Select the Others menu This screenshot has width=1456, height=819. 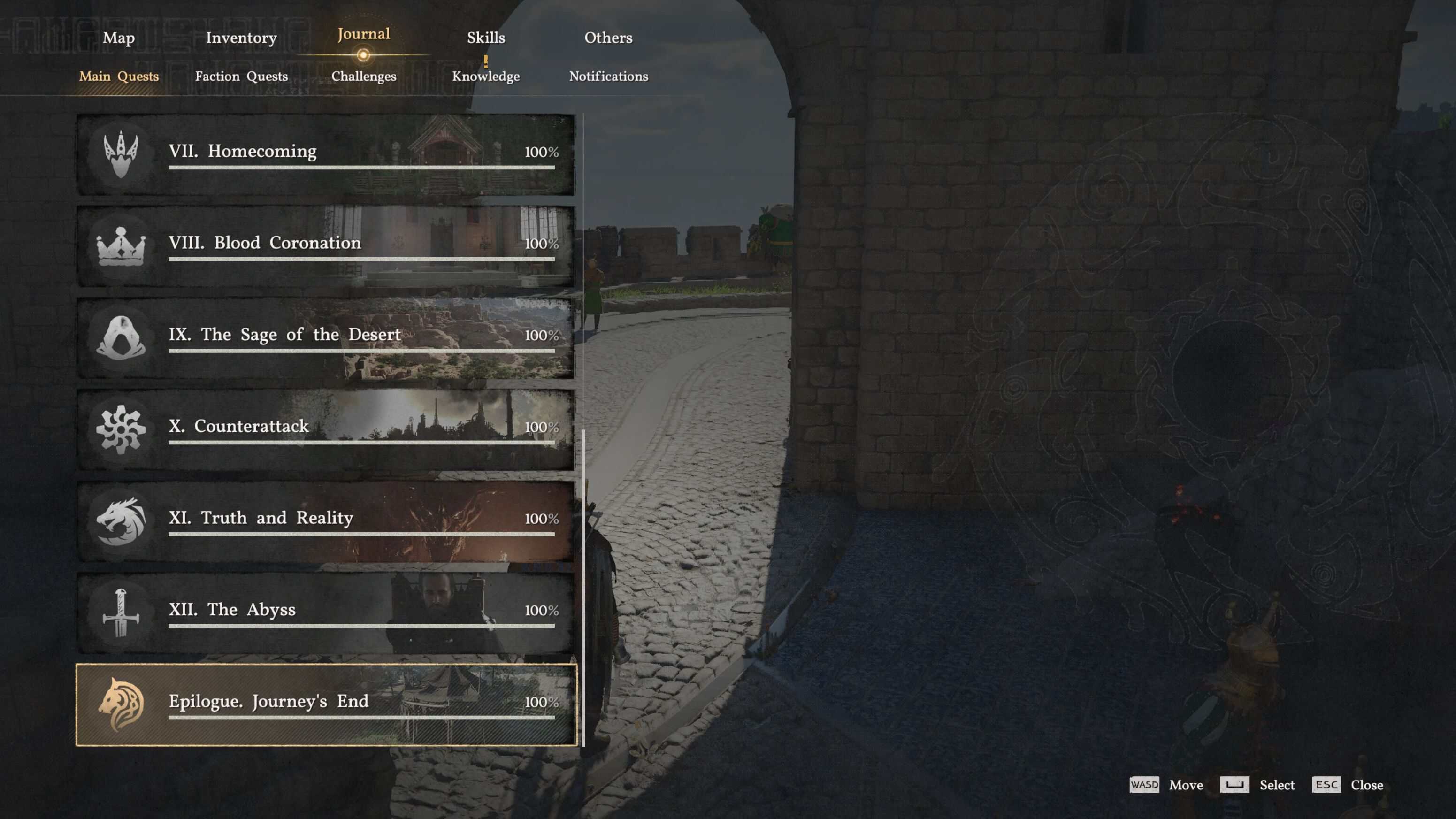coord(608,38)
